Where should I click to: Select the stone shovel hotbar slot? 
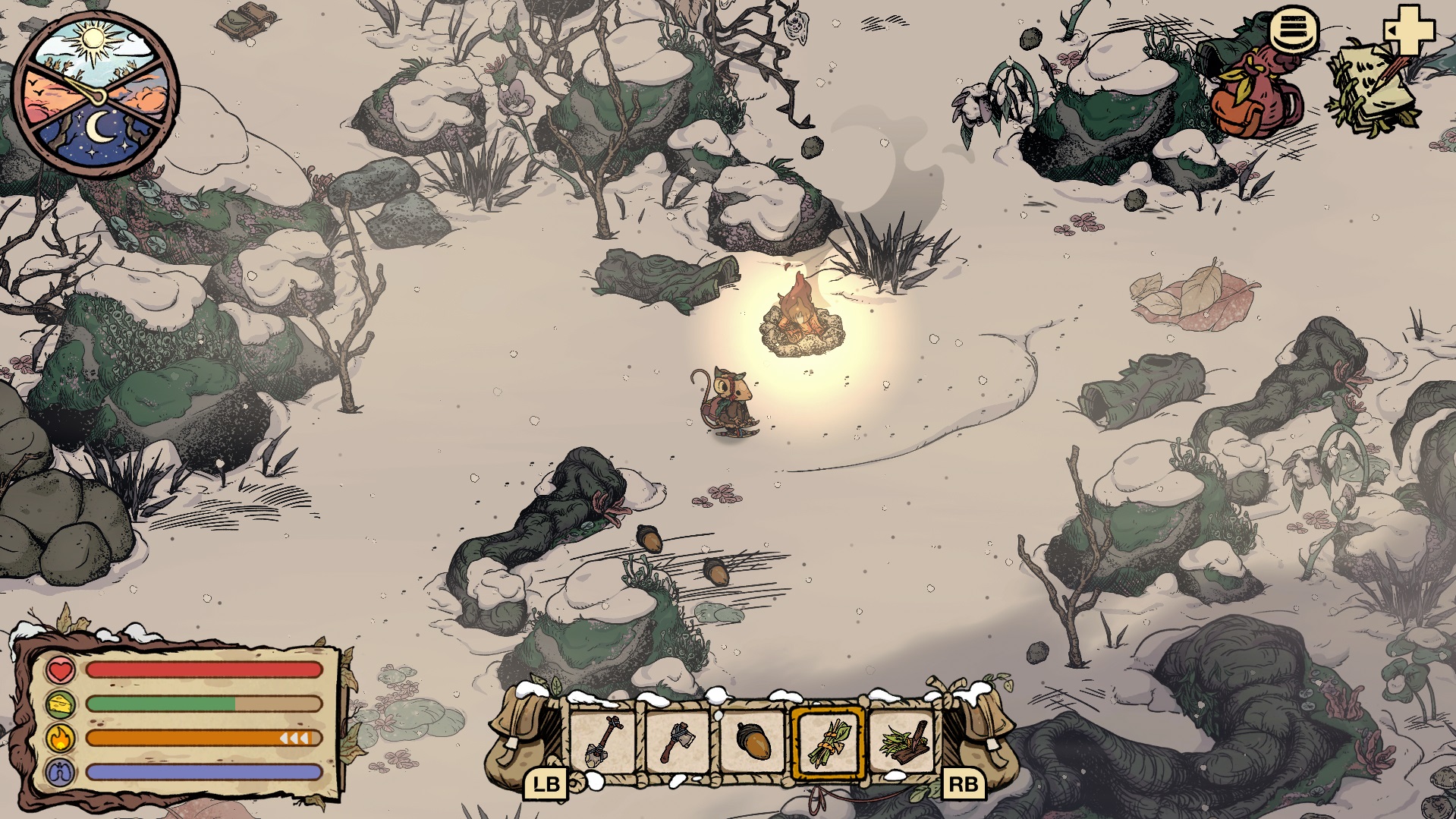(604, 742)
